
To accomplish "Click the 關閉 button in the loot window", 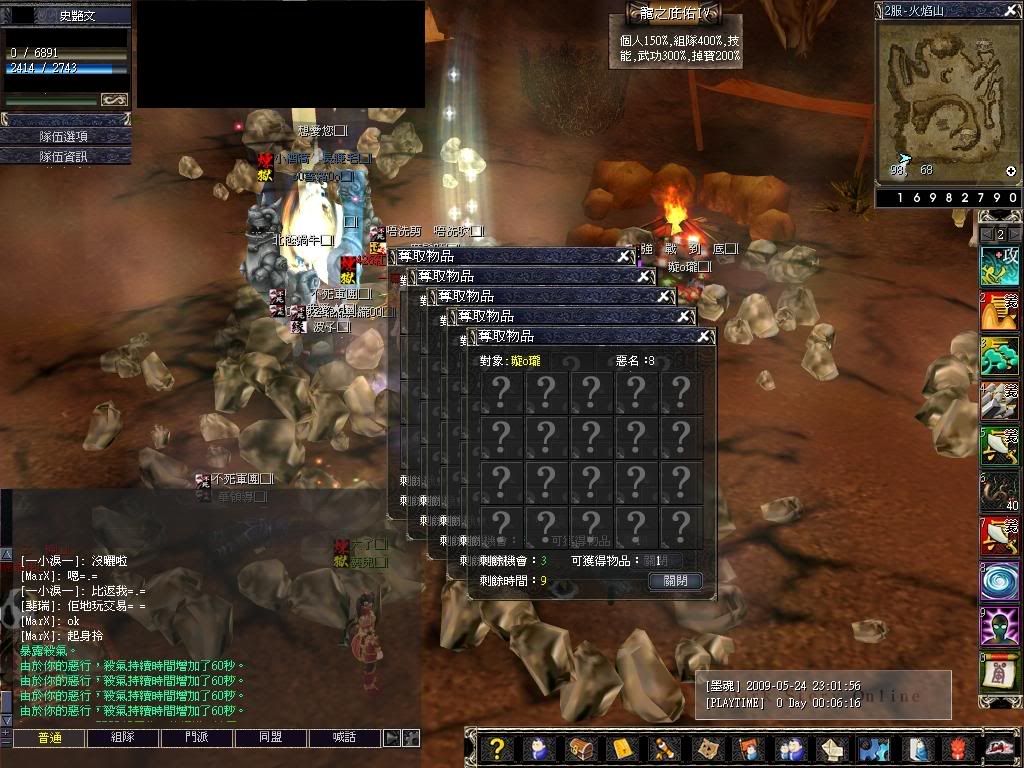I will [x=675, y=580].
